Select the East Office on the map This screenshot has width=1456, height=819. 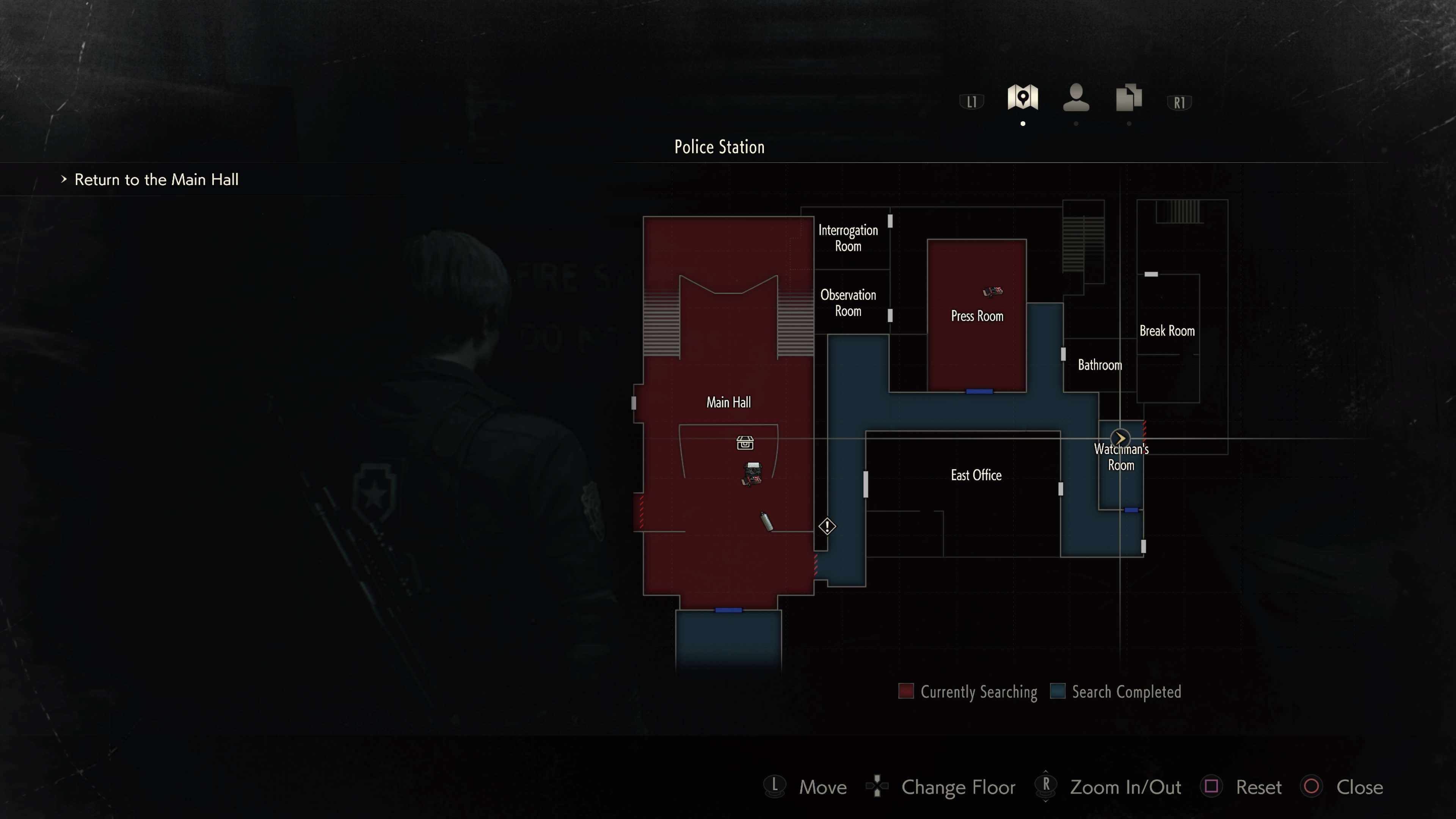coord(976,475)
